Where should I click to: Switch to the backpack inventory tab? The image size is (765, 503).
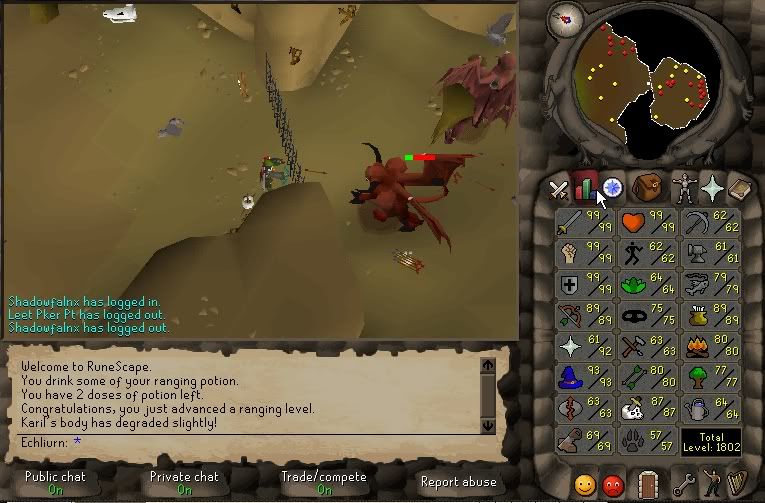coord(646,187)
